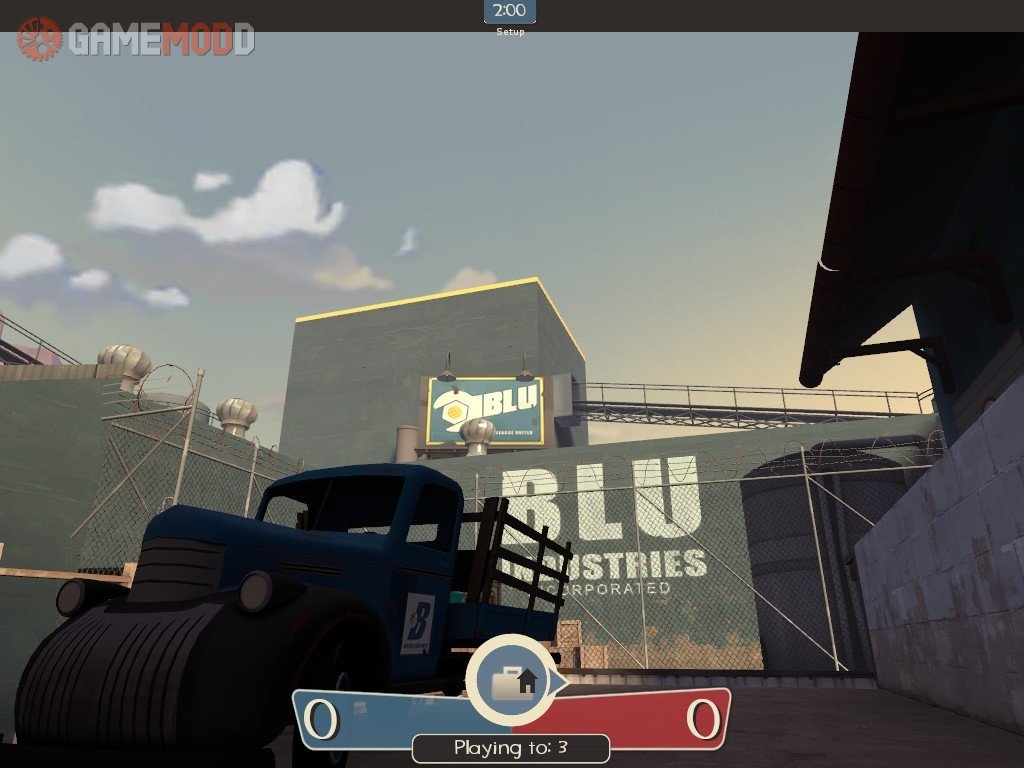Click the intelligence briefcase objective icon

pos(514,682)
